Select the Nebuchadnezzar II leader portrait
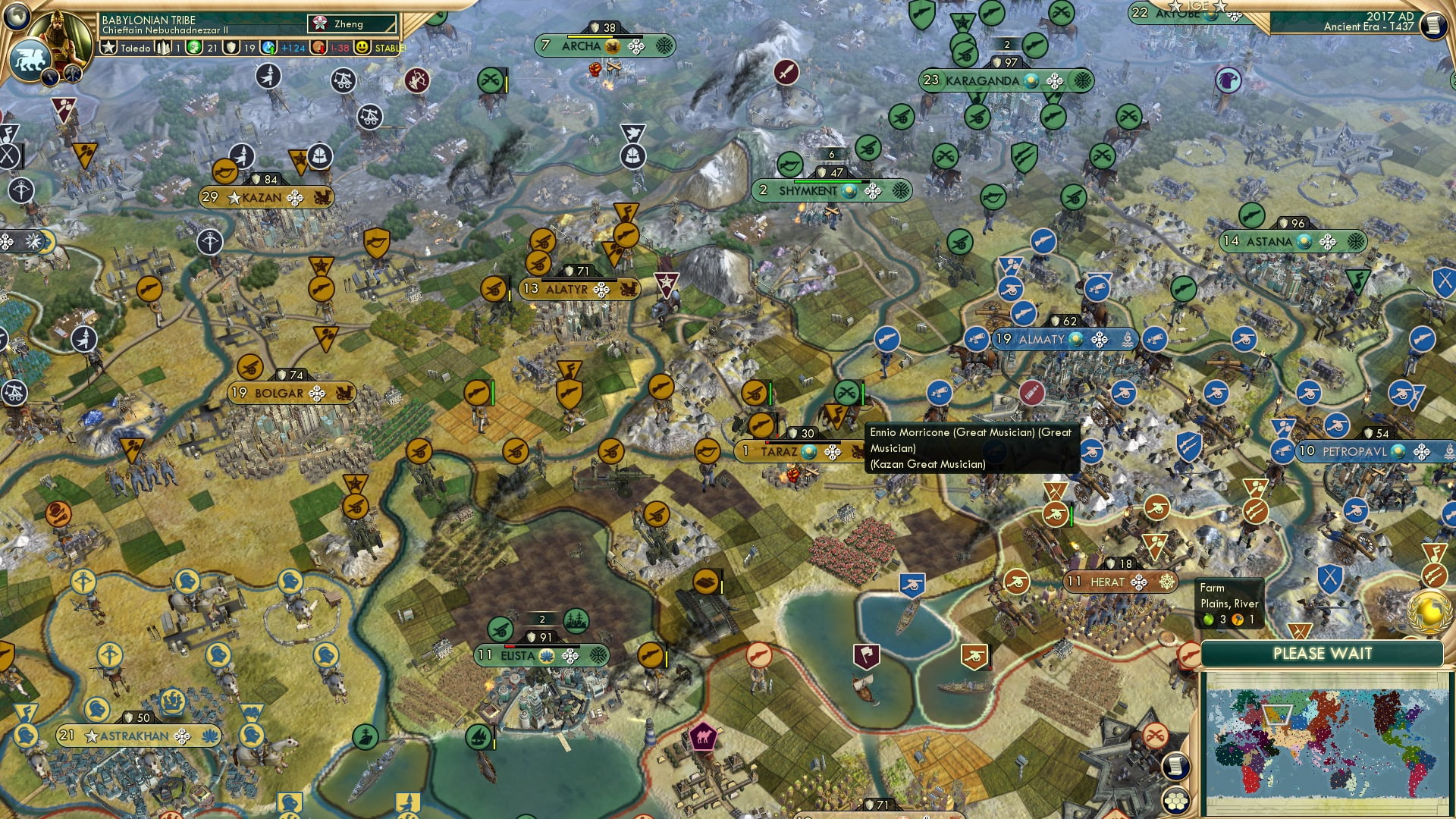 pos(59,34)
